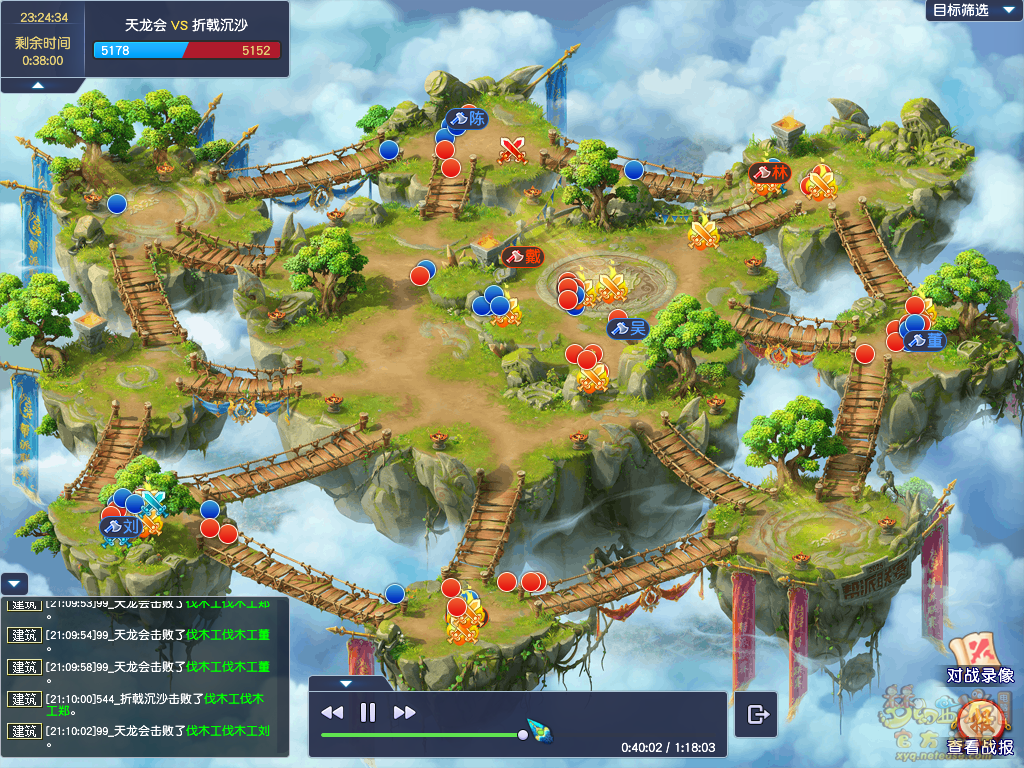Click the red crossed-swords battle marker

[514, 150]
